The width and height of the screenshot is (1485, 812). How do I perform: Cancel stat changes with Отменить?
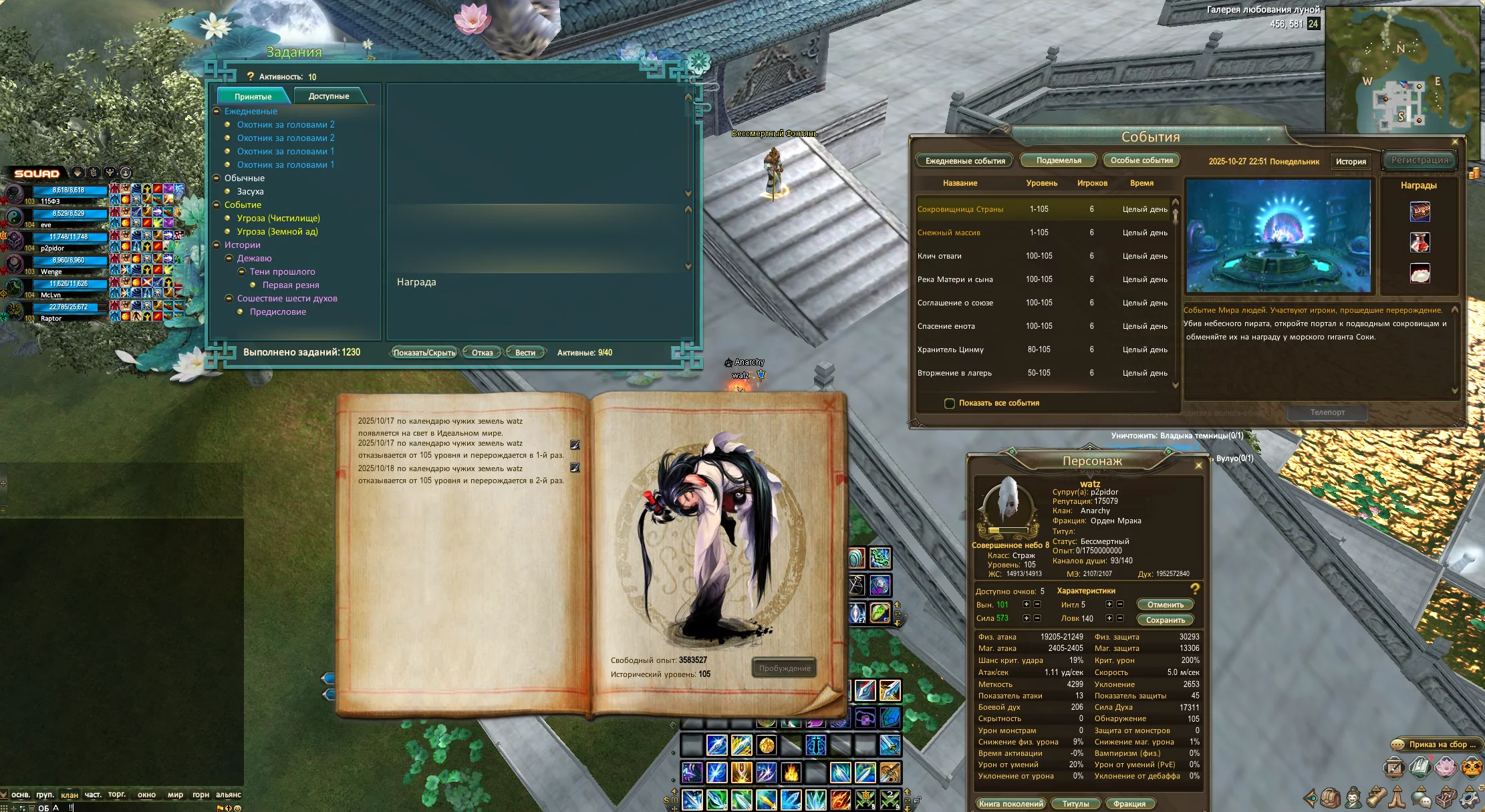(x=1165, y=605)
